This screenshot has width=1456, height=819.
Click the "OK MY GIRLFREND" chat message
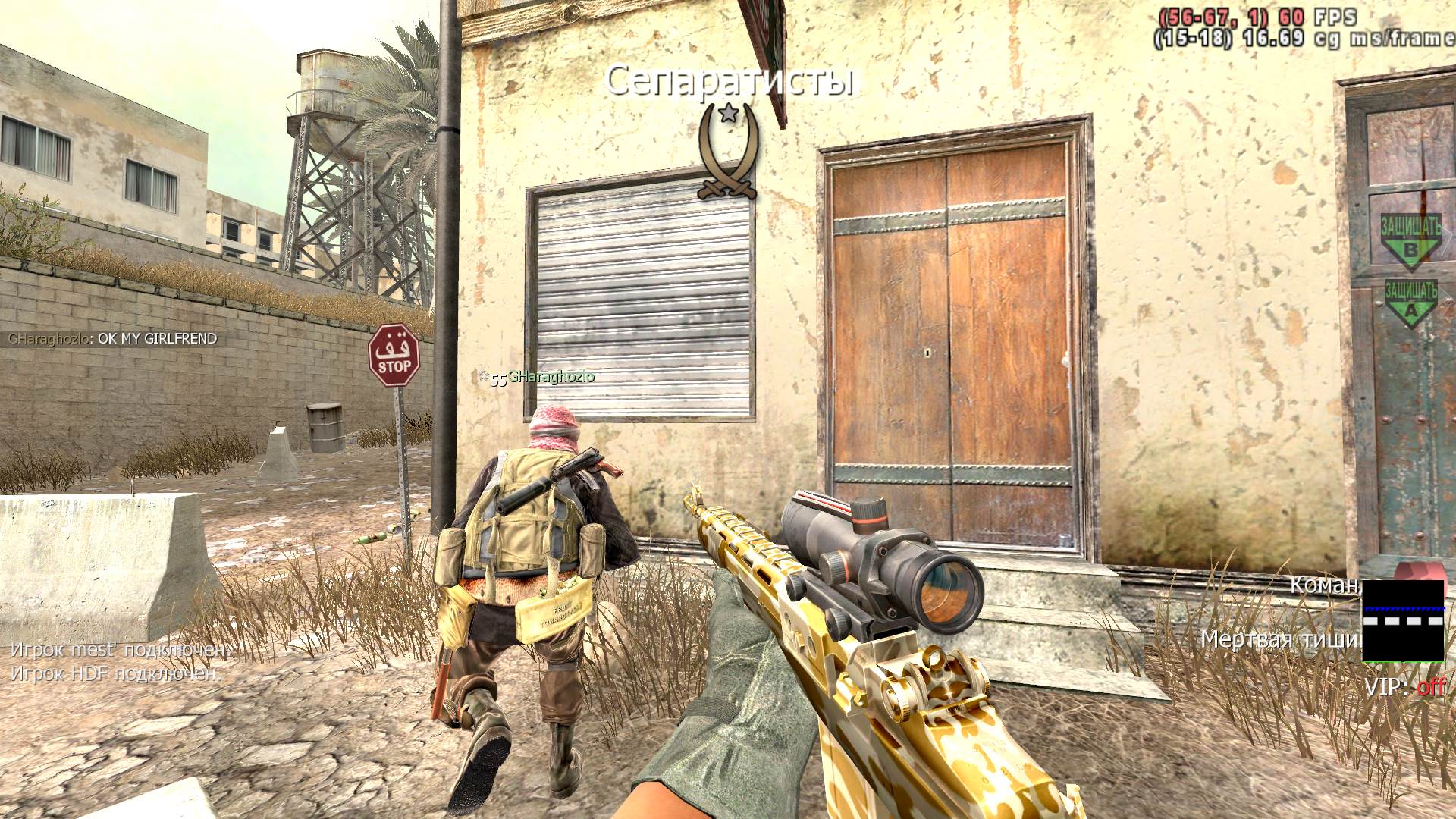tap(113, 339)
